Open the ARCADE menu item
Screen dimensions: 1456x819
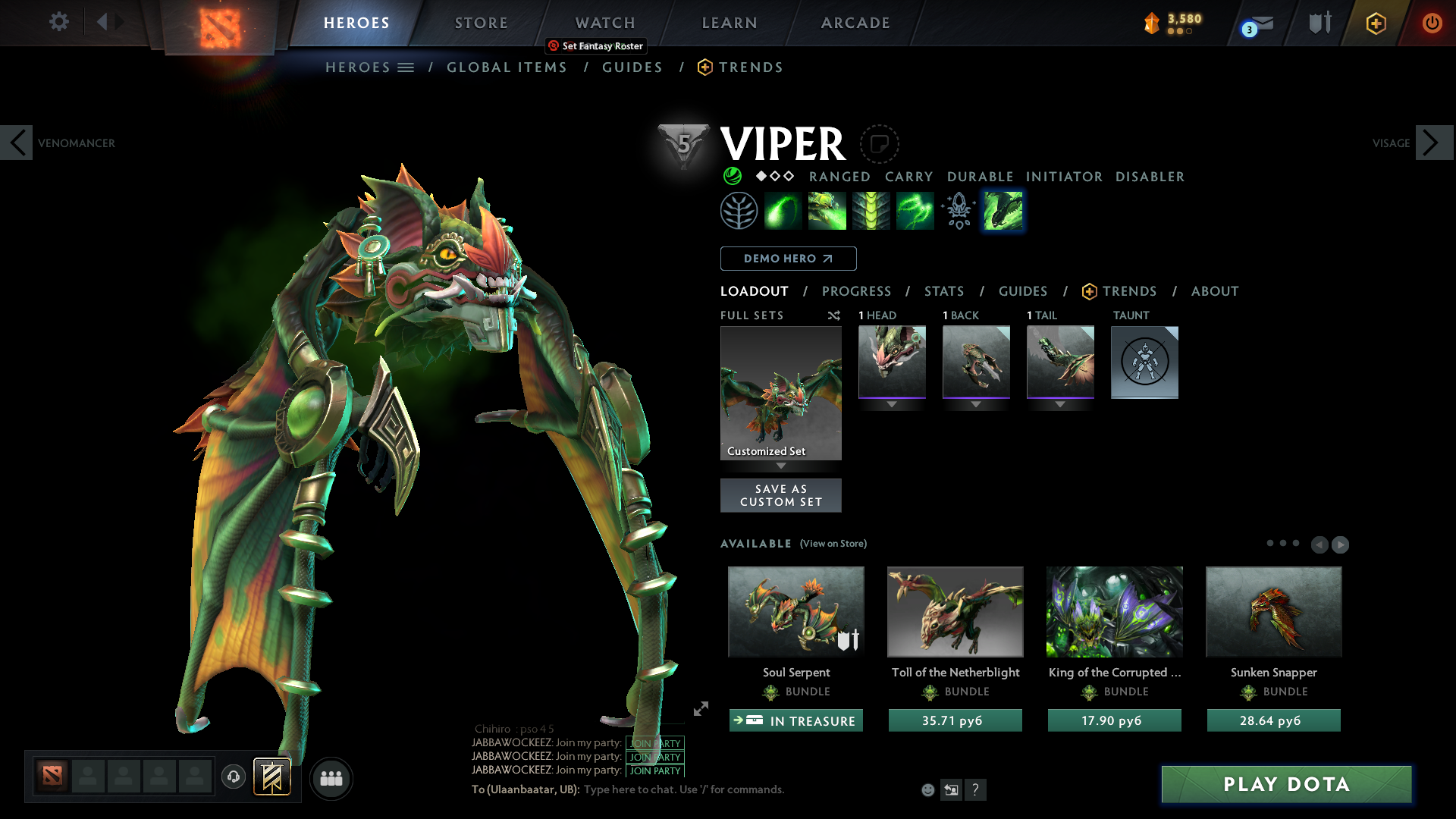tap(855, 23)
